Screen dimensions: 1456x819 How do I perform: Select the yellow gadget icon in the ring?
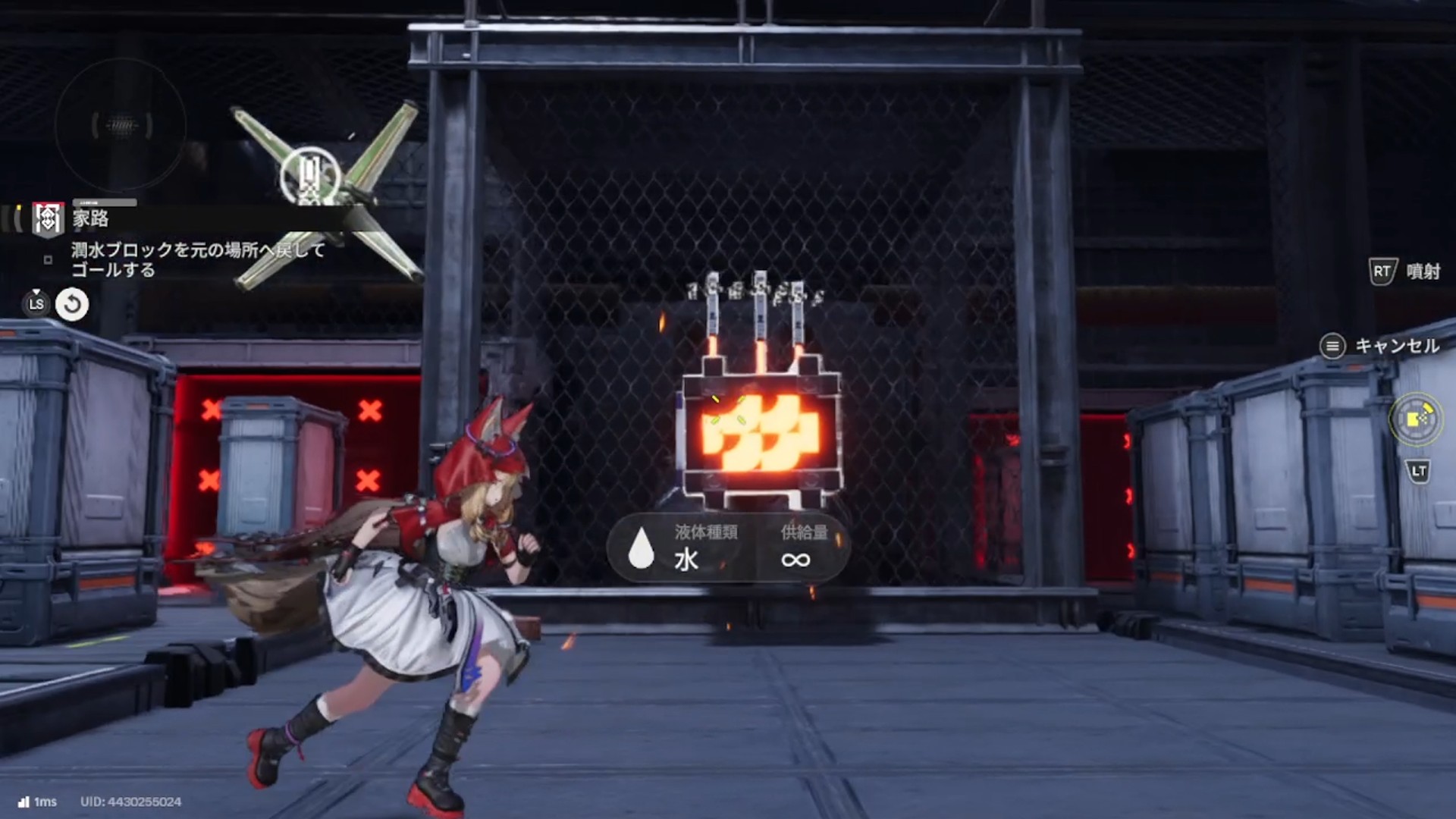click(1416, 419)
